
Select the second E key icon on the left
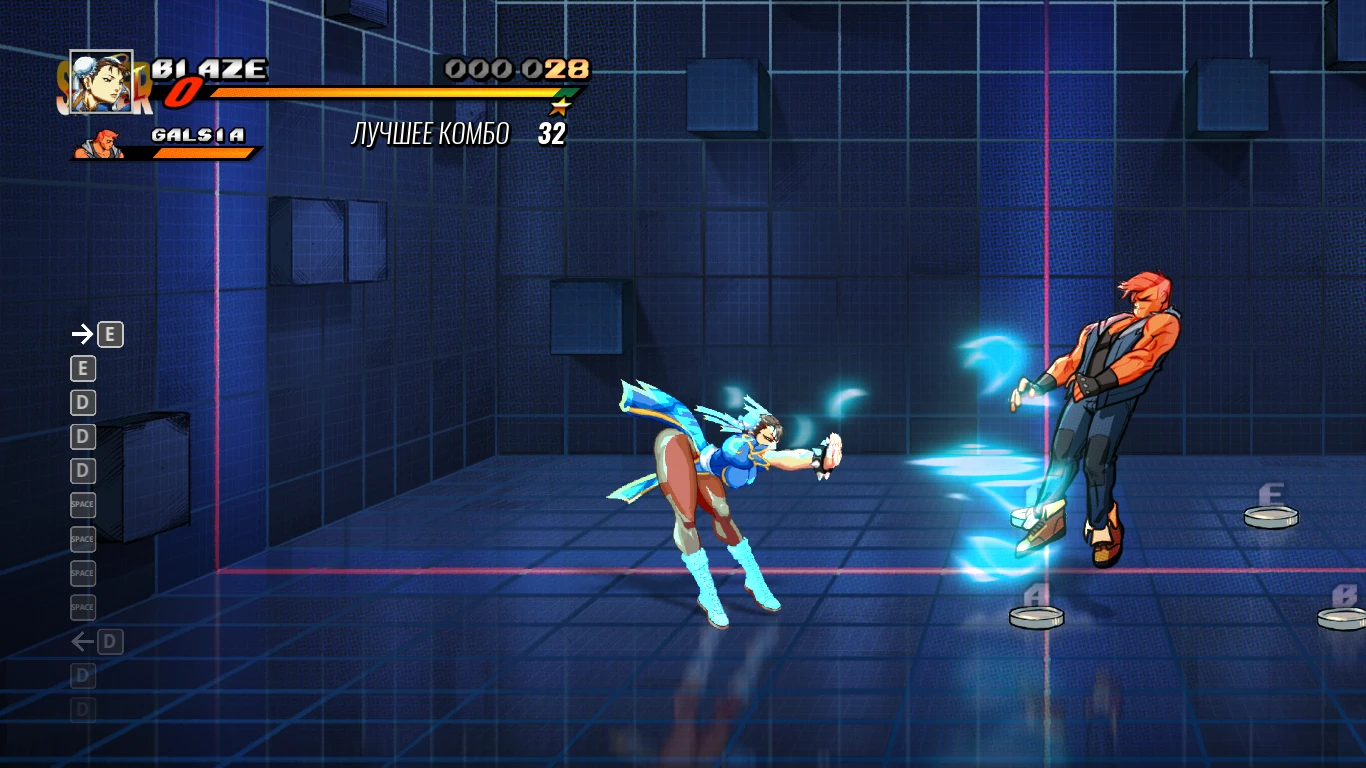(x=83, y=368)
